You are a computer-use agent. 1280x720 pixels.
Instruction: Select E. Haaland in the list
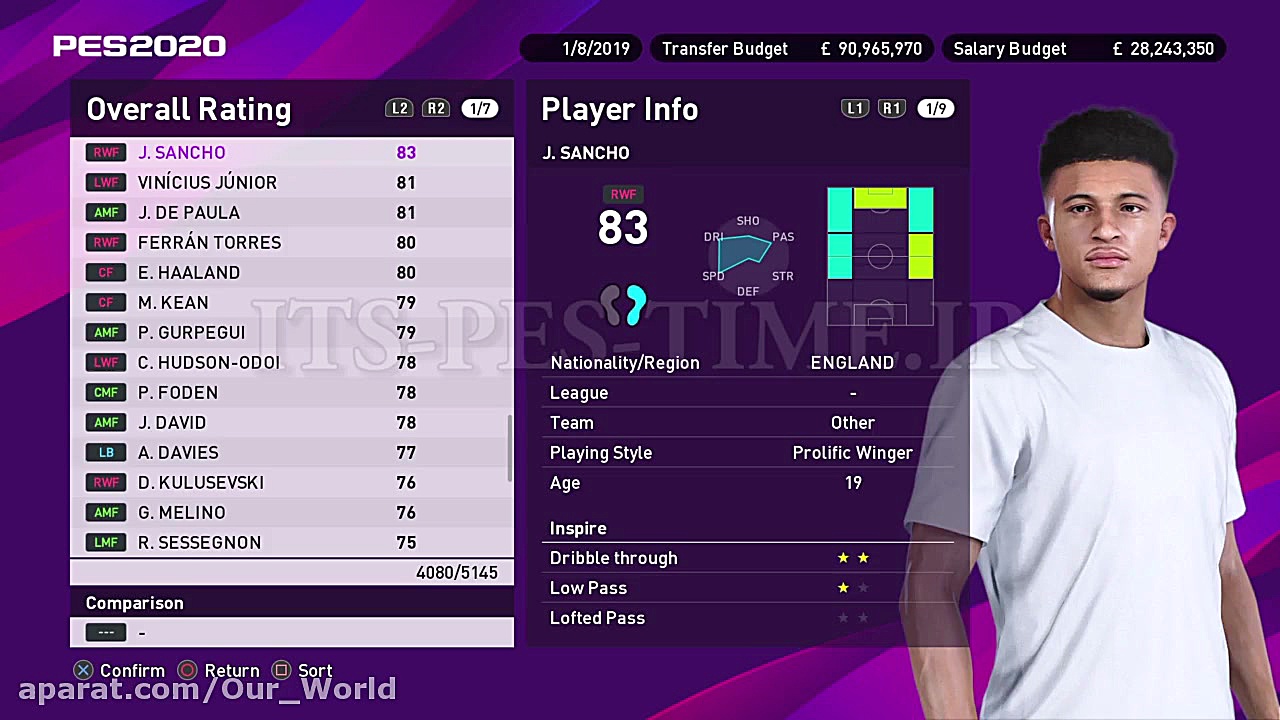290,272
